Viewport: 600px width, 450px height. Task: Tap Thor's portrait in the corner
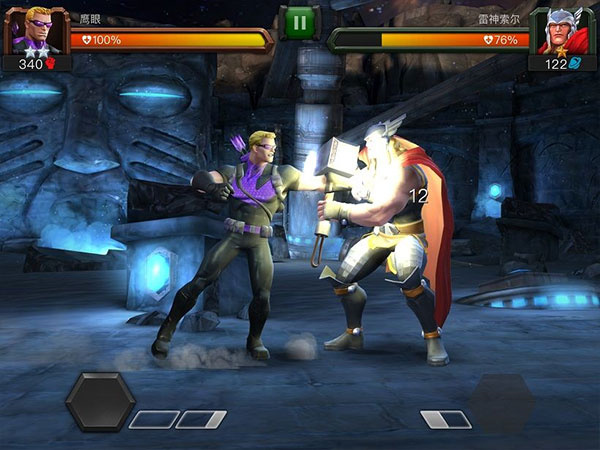click(567, 31)
